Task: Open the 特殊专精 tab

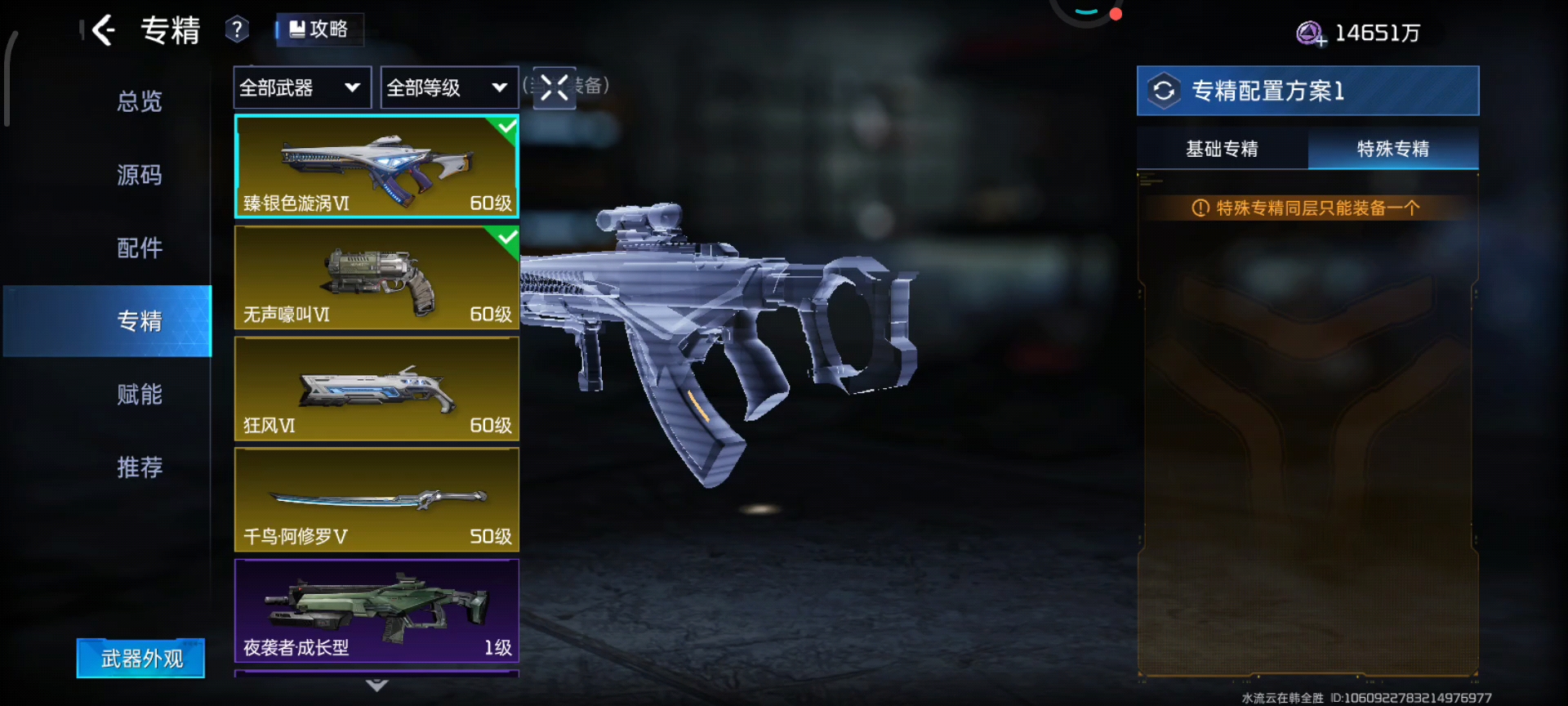Action: pos(1392,149)
